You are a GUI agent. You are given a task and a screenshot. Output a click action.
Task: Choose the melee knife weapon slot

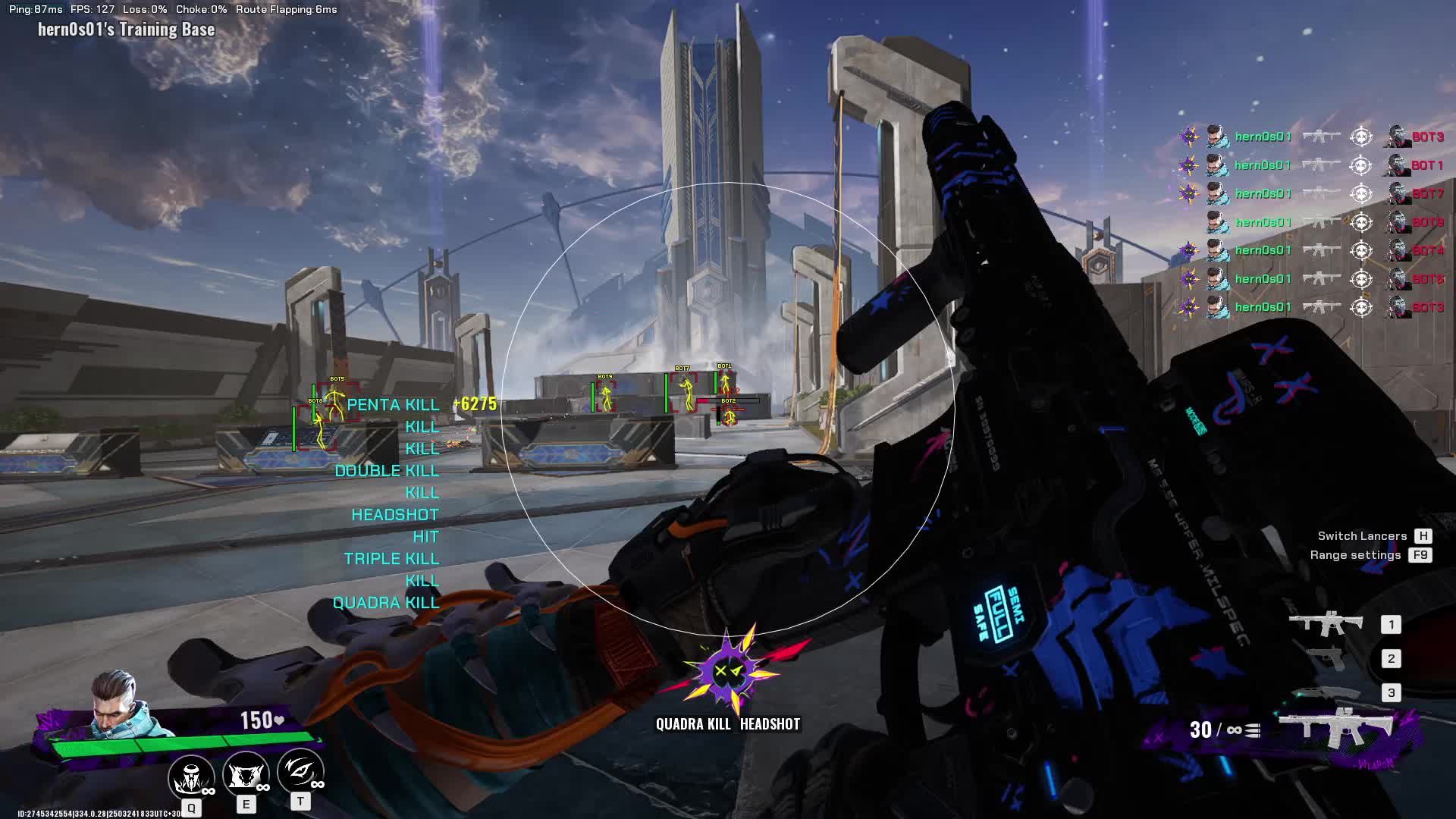click(x=1327, y=692)
